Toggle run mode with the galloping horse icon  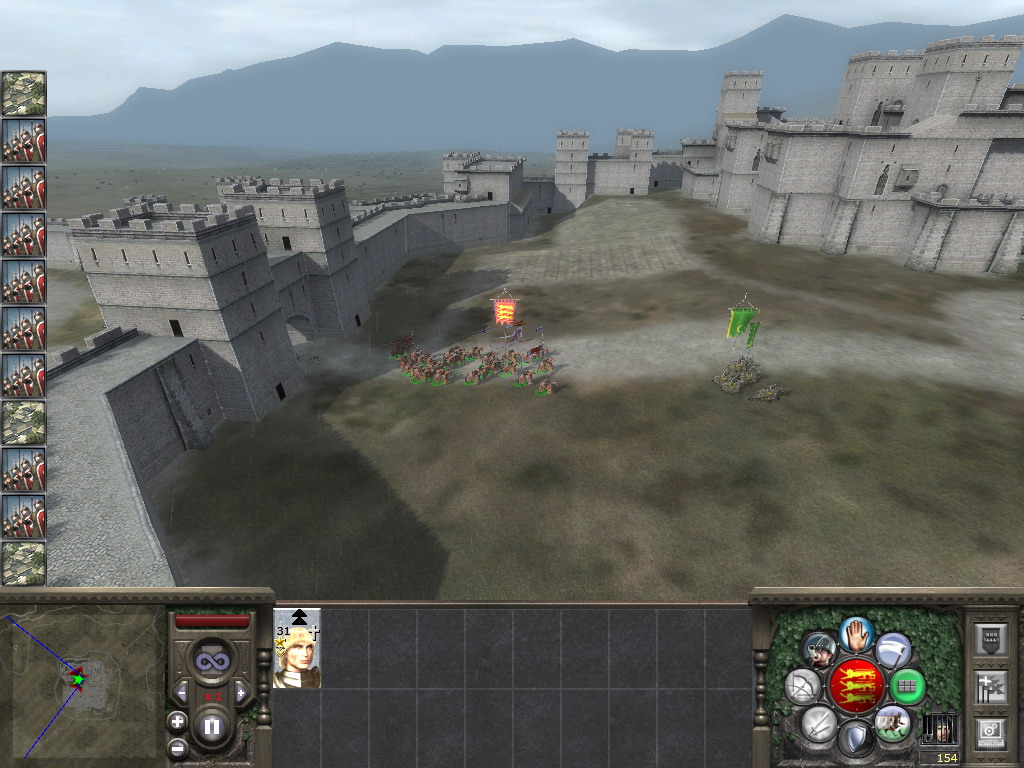coord(892,722)
